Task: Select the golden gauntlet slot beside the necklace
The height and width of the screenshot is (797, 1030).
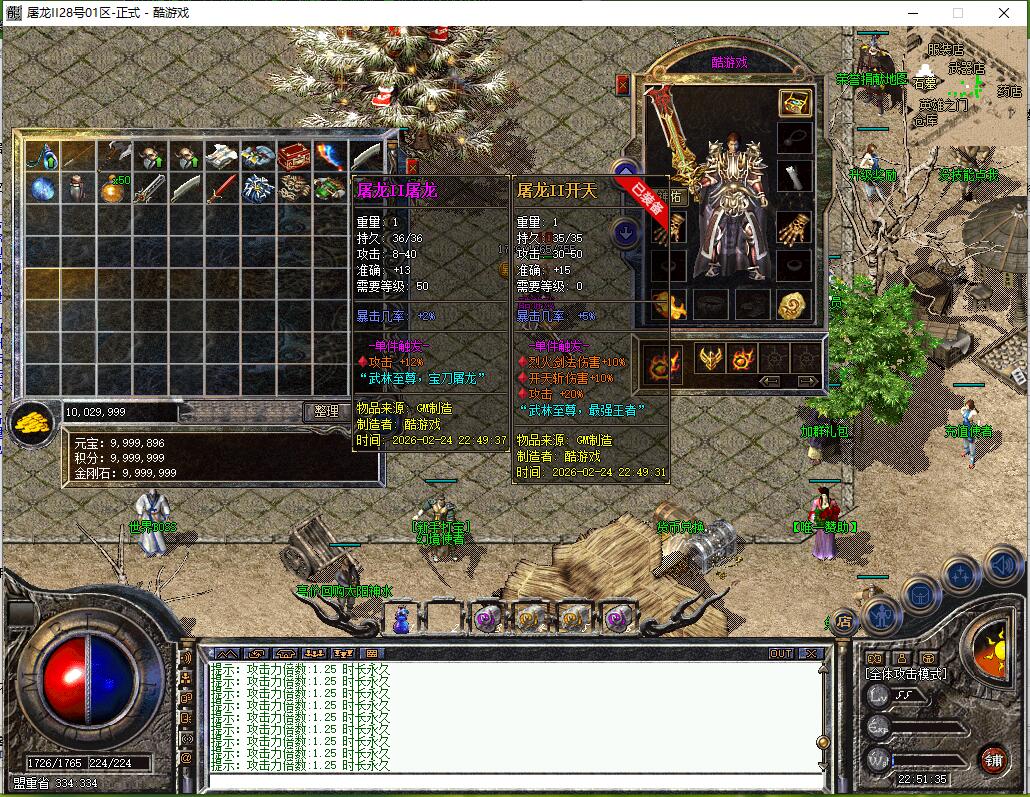Action: pos(795,231)
